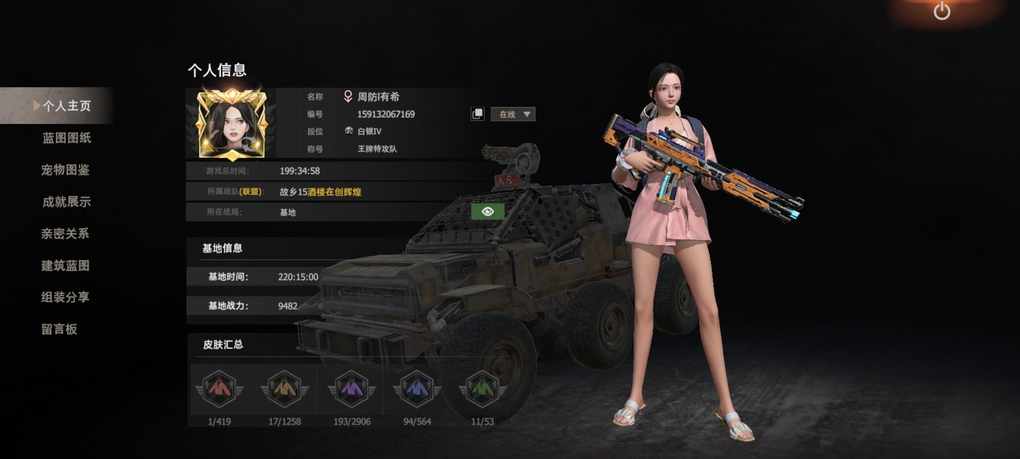Show the 成就展示 achievements tab
Screen dimensions: 1020x459
point(66,202)
